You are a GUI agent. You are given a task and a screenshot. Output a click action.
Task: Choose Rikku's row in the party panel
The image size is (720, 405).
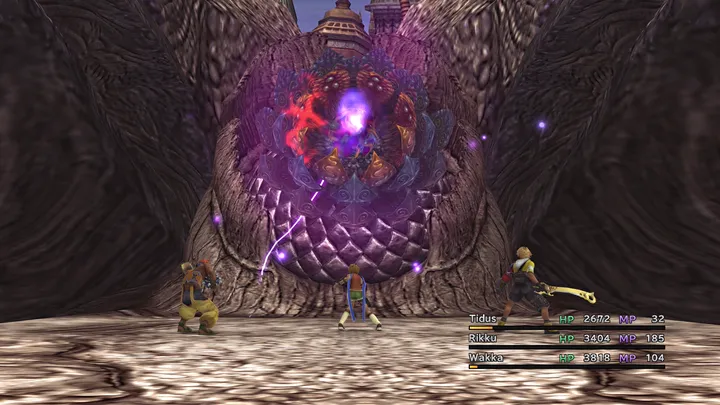coord(486,338)
